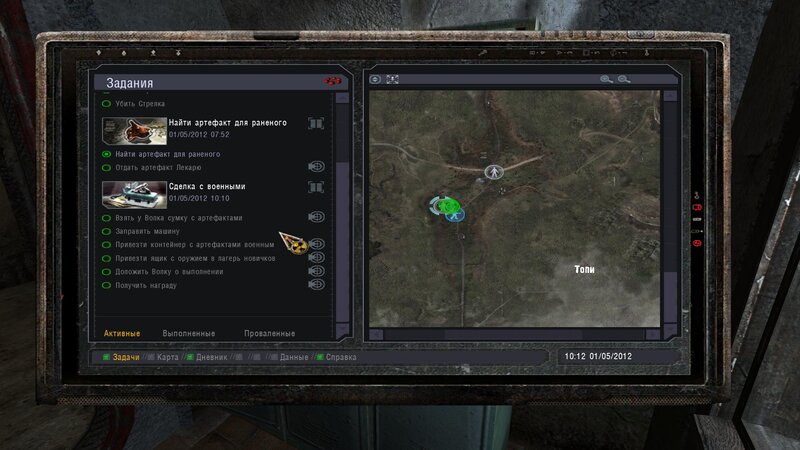Go to the Данные section
The width and height of the screenshot is (800, 450).
pos(294,356)
